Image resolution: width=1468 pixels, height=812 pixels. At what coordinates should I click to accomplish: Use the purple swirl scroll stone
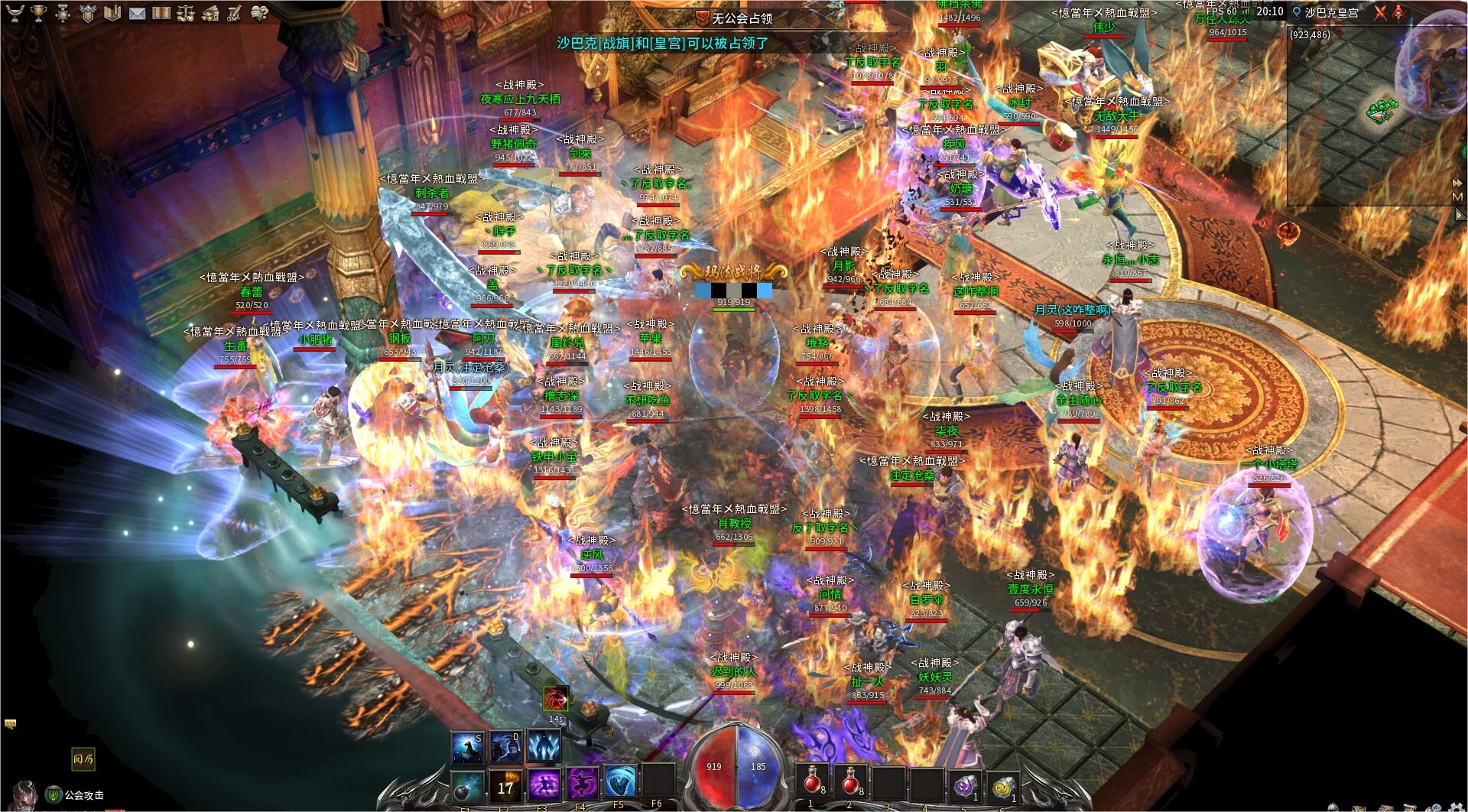(x=965, y=784)
